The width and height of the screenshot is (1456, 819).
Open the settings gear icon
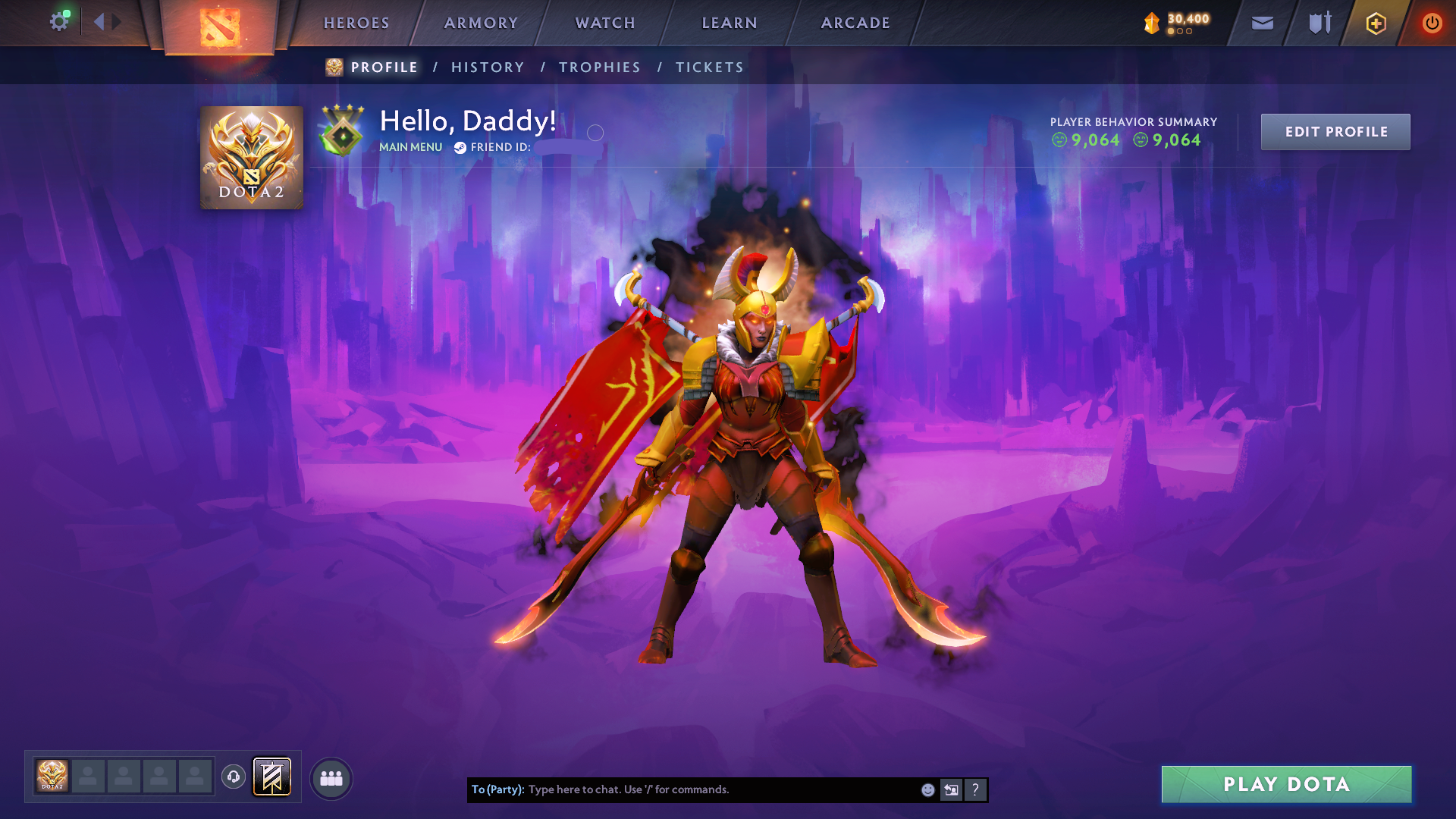58,22
